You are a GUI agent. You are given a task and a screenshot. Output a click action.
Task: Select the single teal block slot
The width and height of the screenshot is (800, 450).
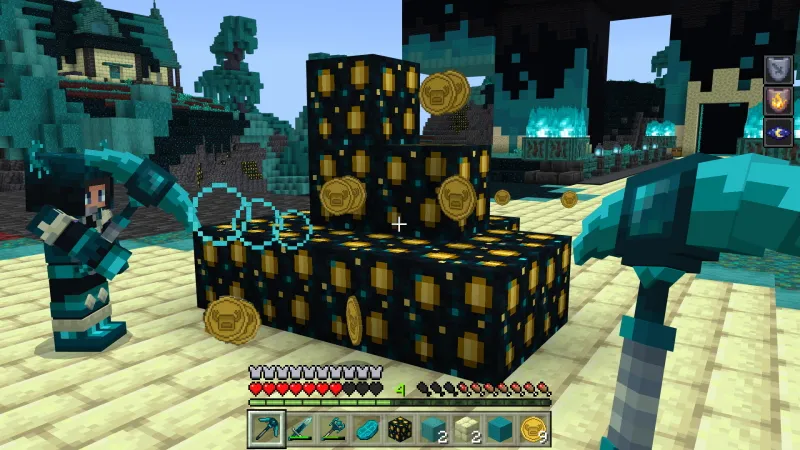(x=500, y=429)
